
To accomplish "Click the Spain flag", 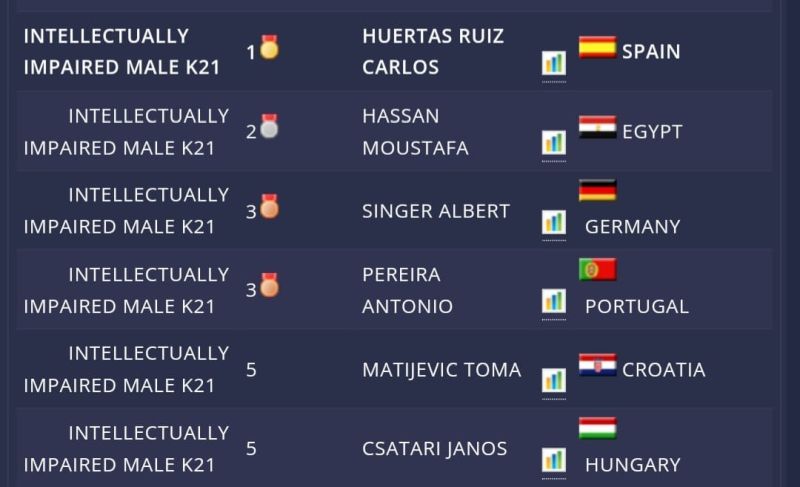I will click(597, 47).
